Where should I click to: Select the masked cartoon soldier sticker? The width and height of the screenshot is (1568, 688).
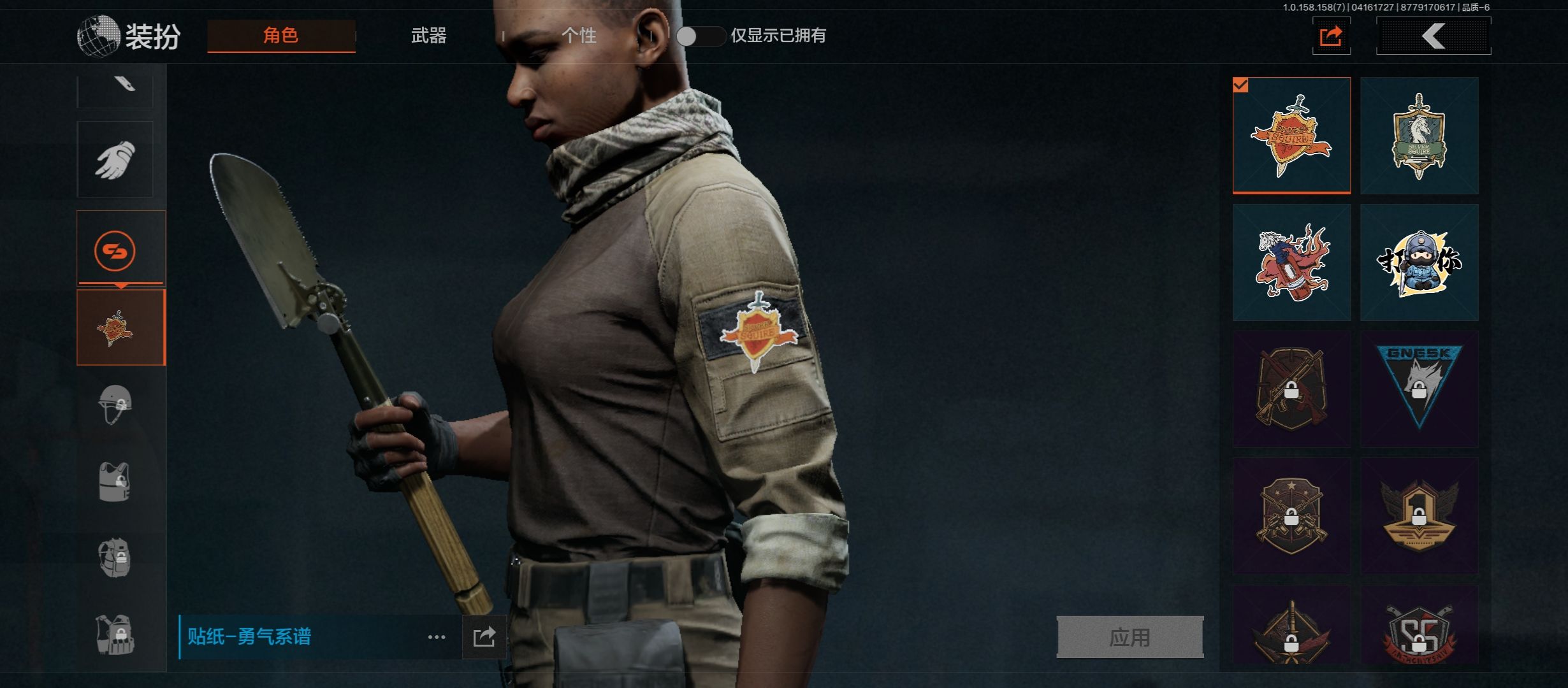click(1419, 262)
